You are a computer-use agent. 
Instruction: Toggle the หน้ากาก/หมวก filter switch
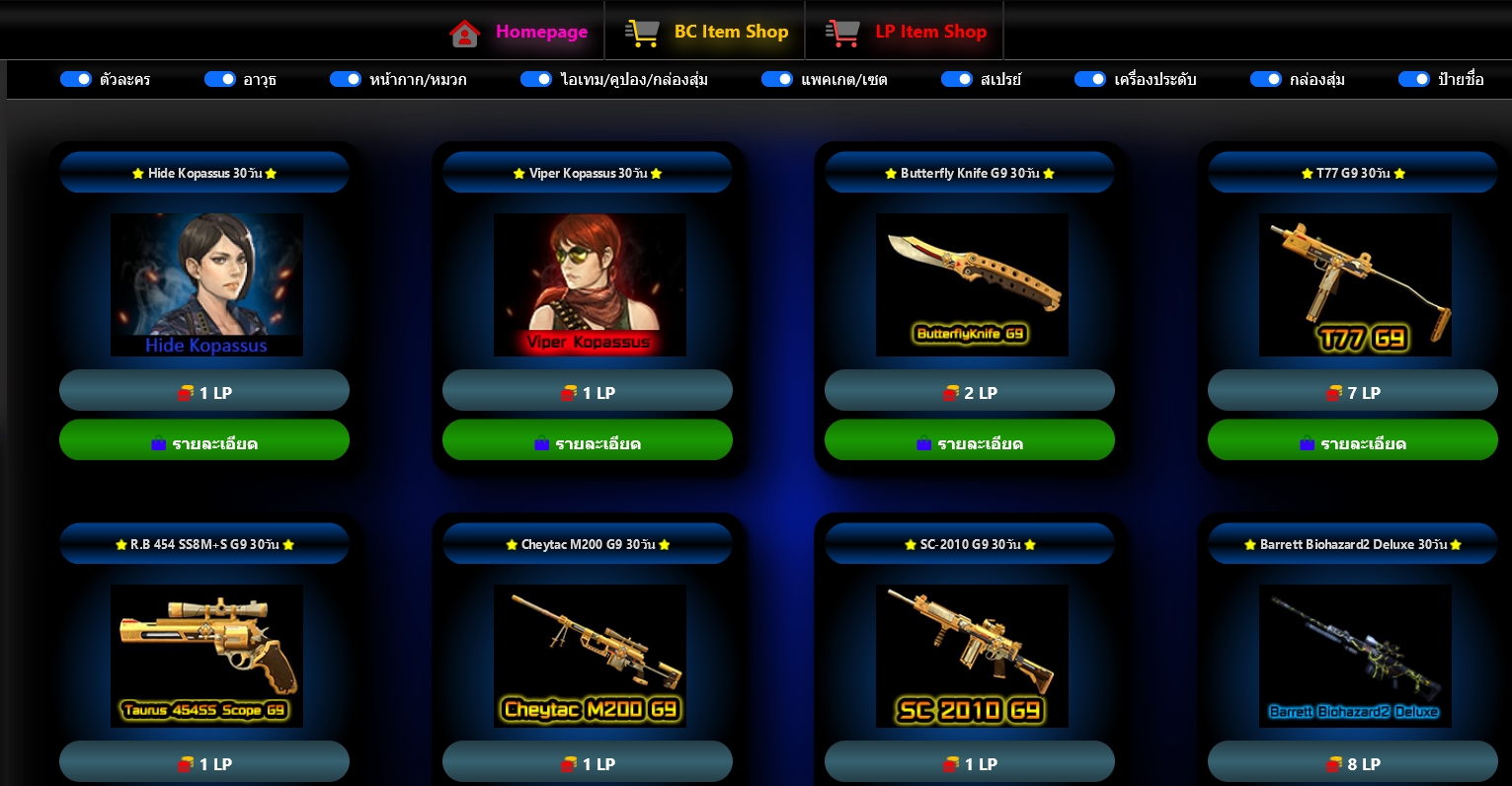coord(346,79)
